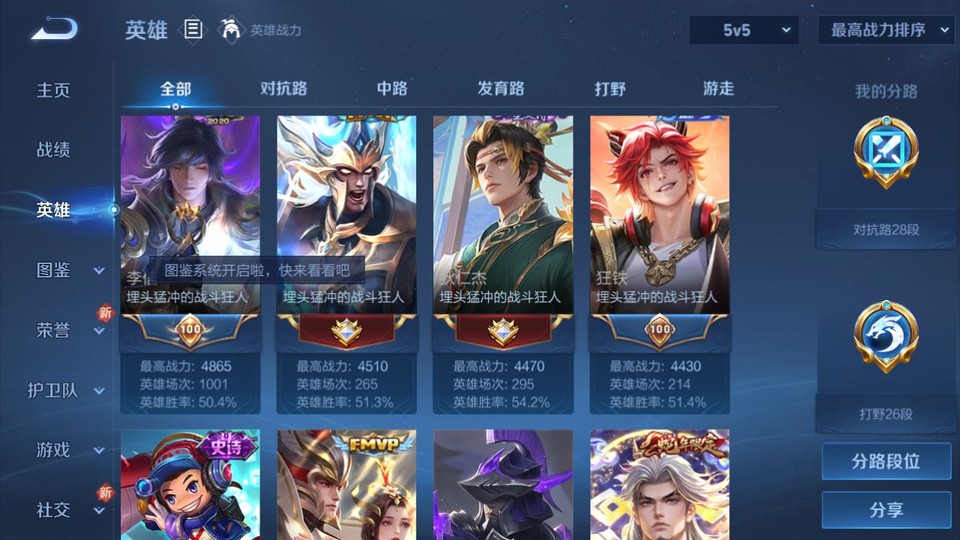This screenshot has height=540, width=960.
Task: Switch to the 中路 tab
Action: [x=392, y=88]
